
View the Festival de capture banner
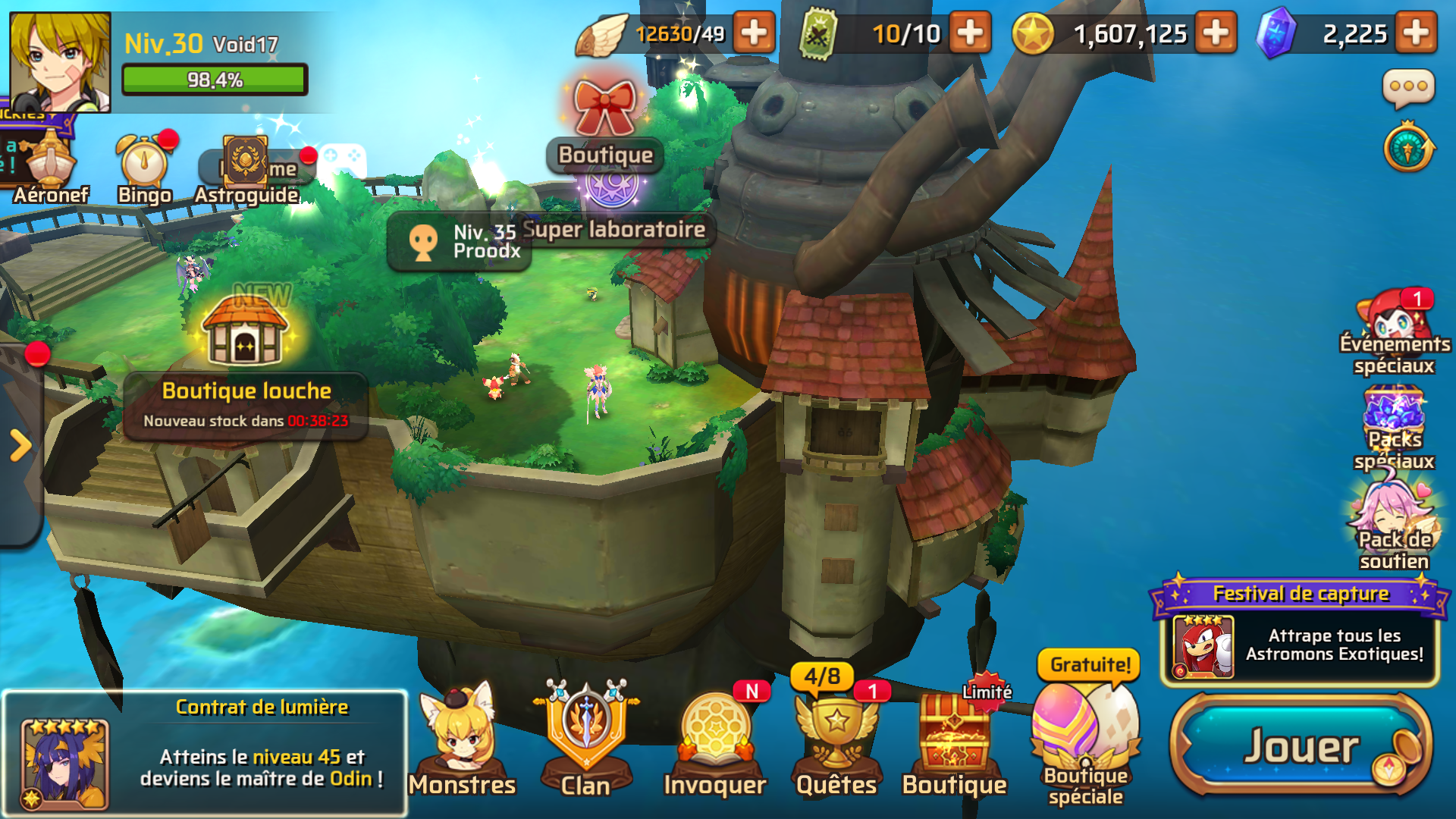tap(1300, 633)
